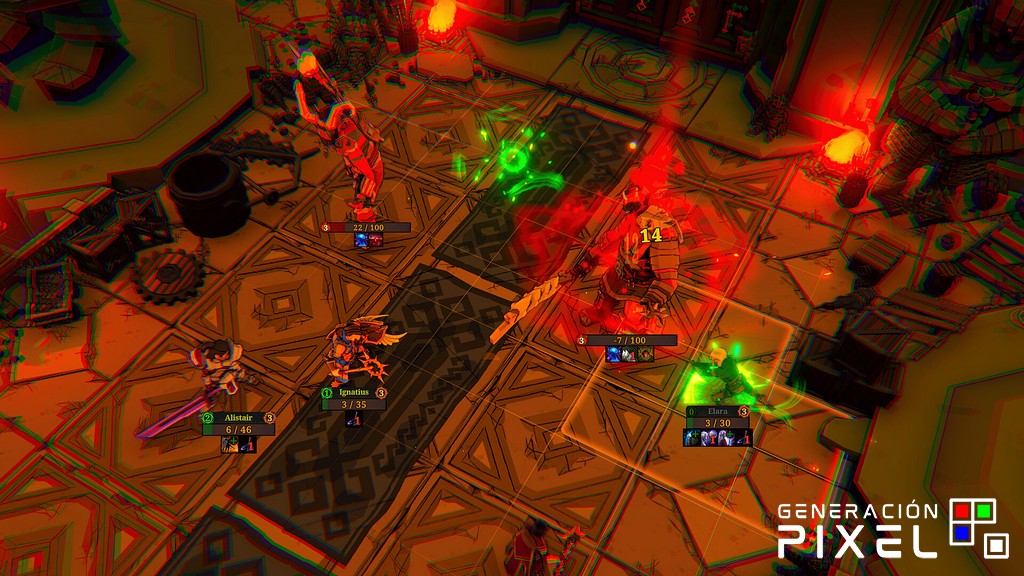Select Ignatius's name label

(353, 393)
